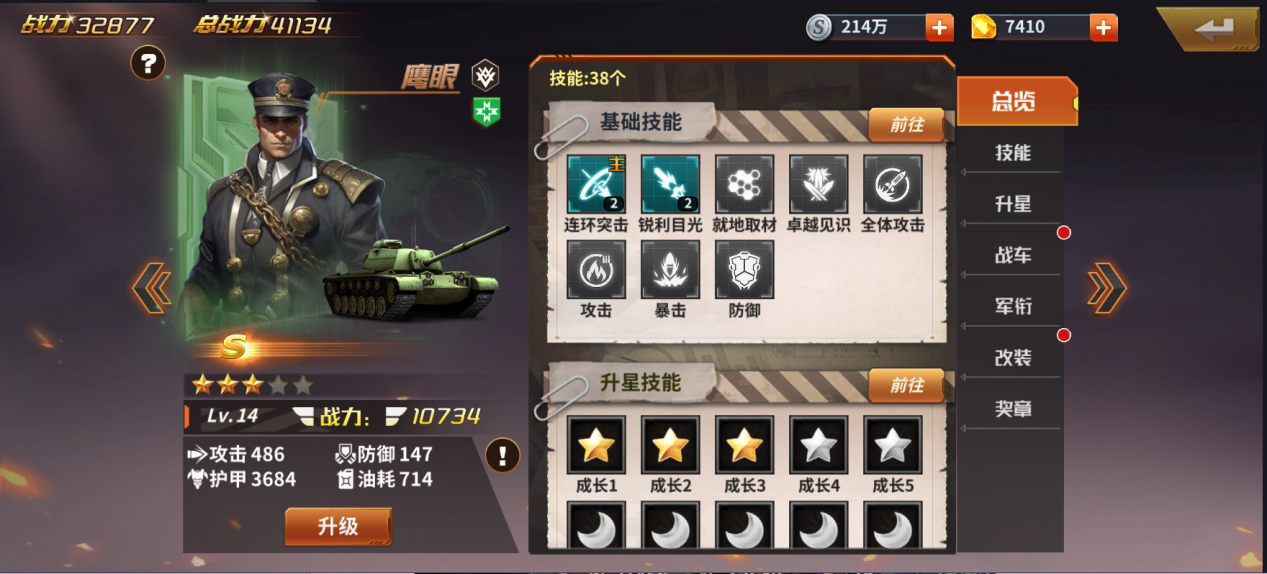Go to 升星技能 via its 前往 button
Viewport: 1267px width, 574px height.
pos(906,385)
